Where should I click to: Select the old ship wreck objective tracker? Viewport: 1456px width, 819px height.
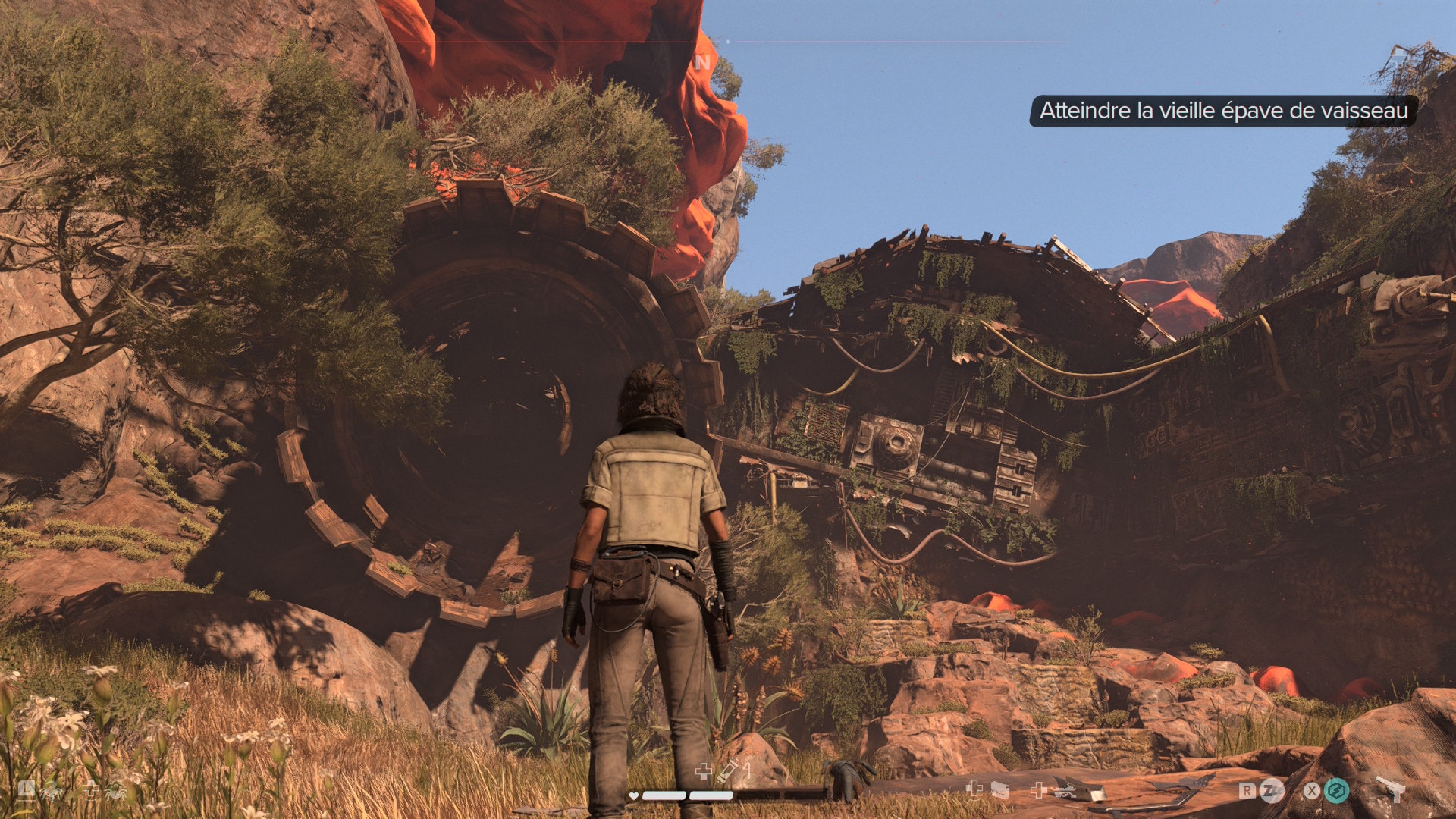(x=1222, y=111)
